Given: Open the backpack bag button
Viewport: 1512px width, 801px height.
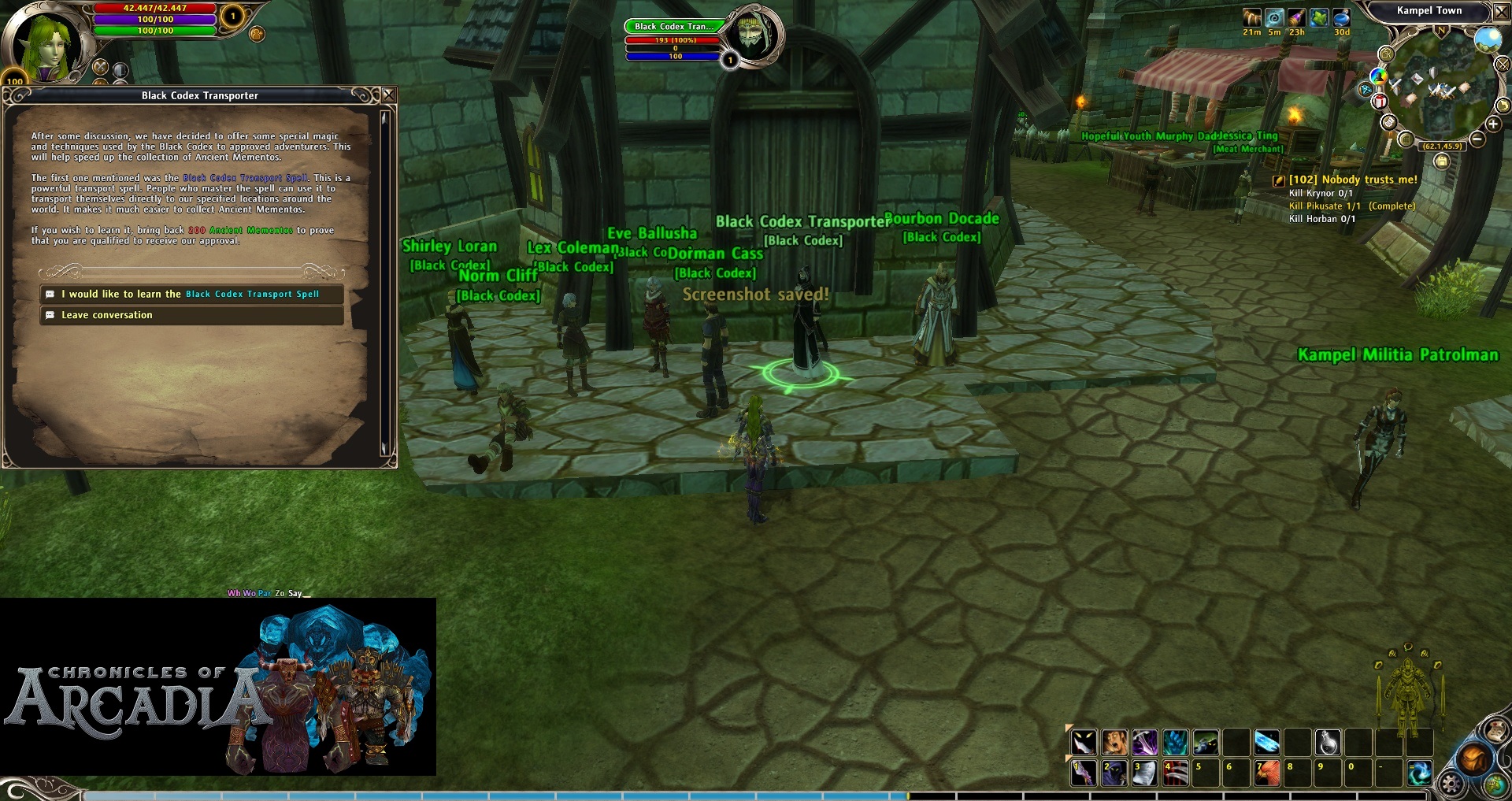Looking at the screenshot, I should [x=1473, y=758].
